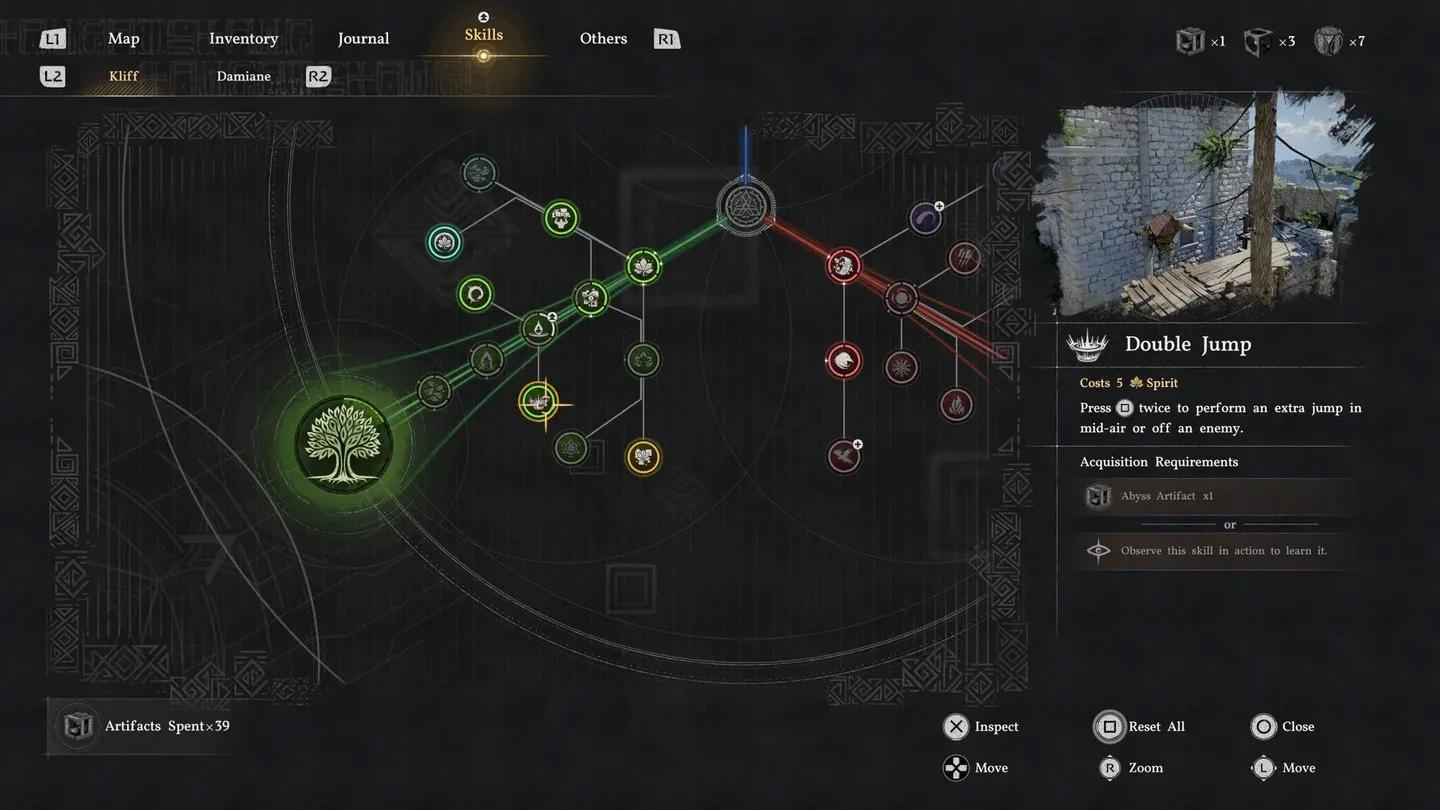Switch to the Map tab
The width and height of the screenshot is (1440, 810).
(x=123, y=38)
